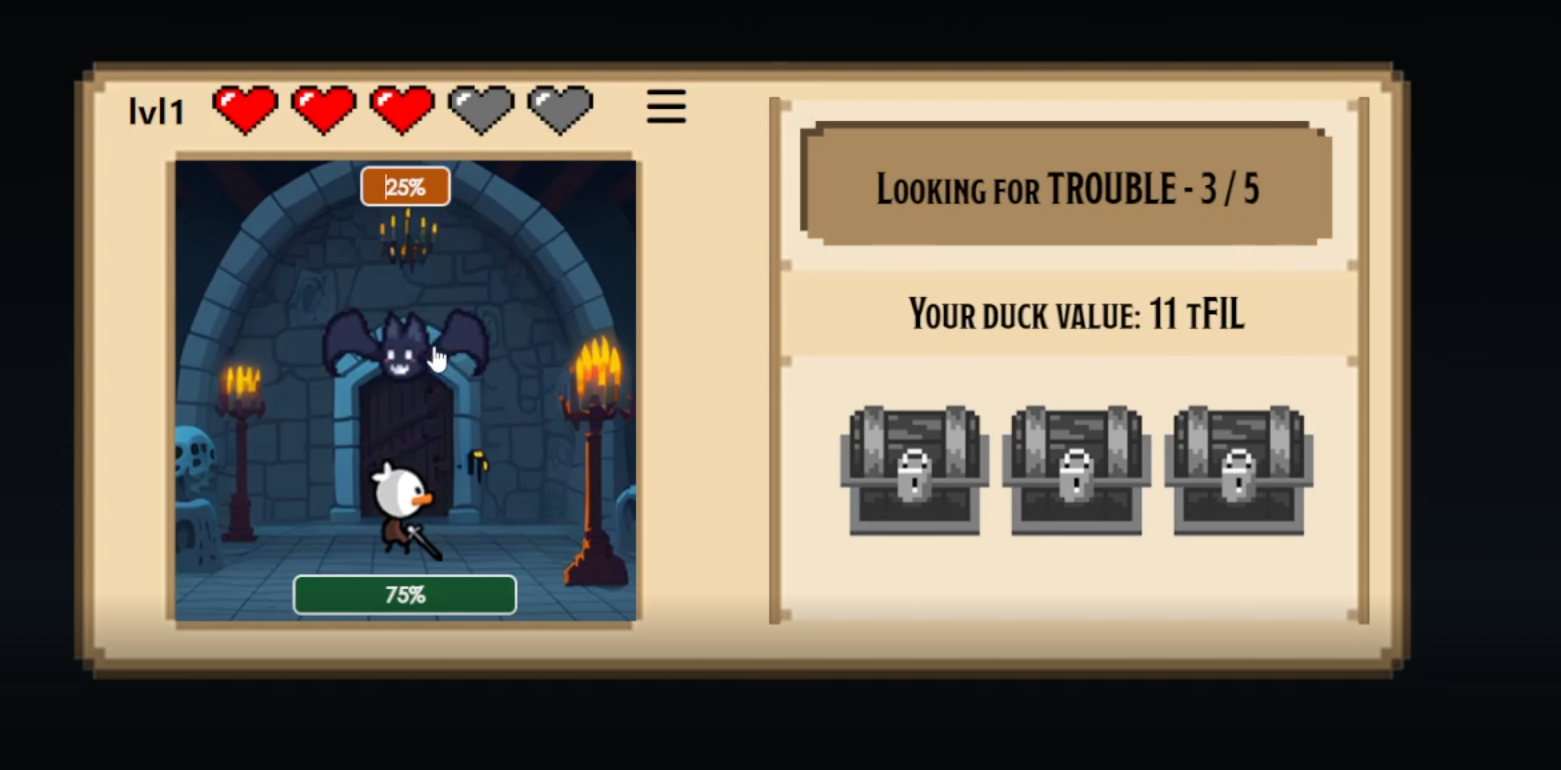Viewport: 1561px width, 770px height.
Task: Open the hamburger menu
Action: click(666, 107)
